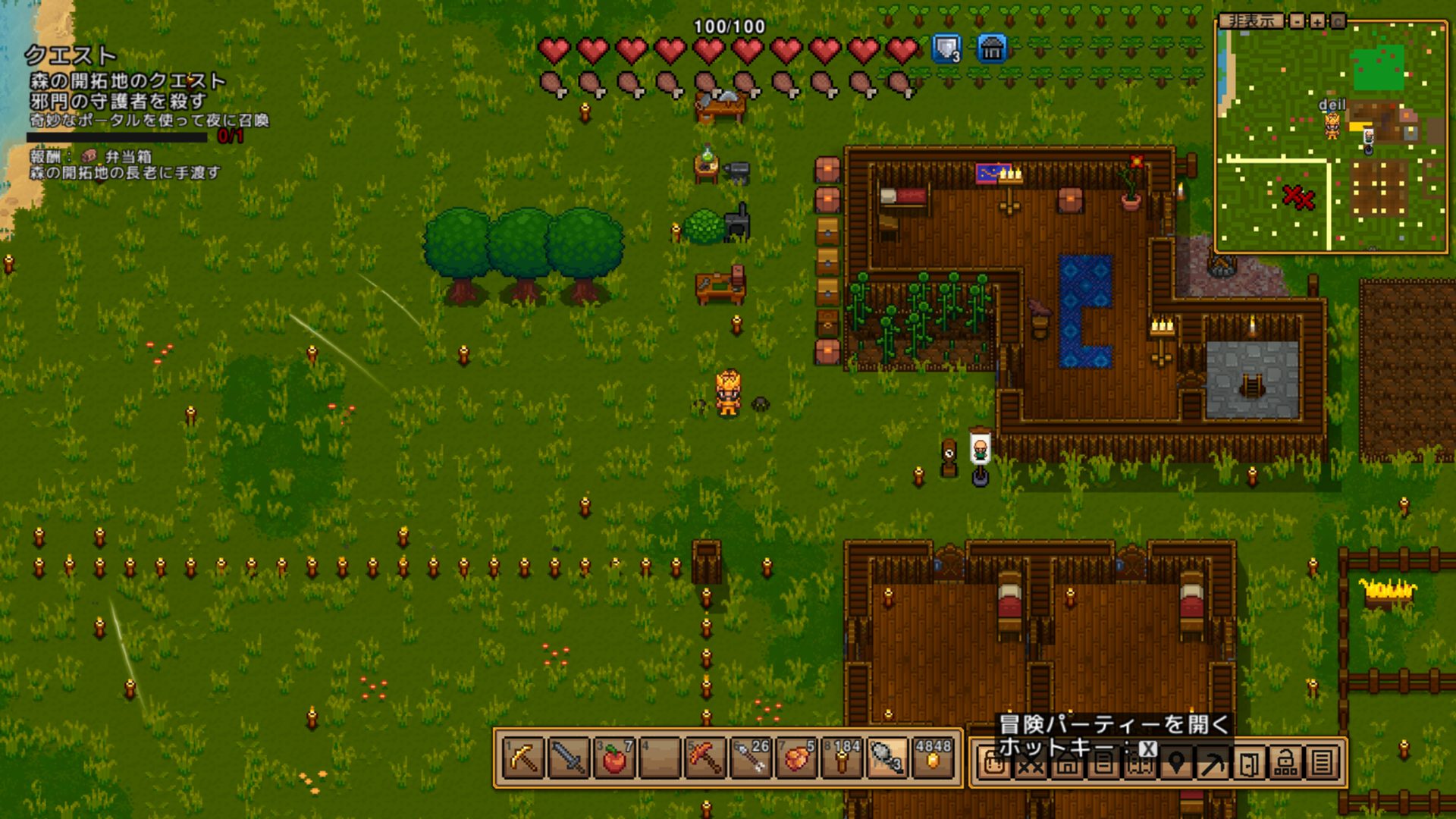Open the inventory backpack button

click(x=993, y=764)
